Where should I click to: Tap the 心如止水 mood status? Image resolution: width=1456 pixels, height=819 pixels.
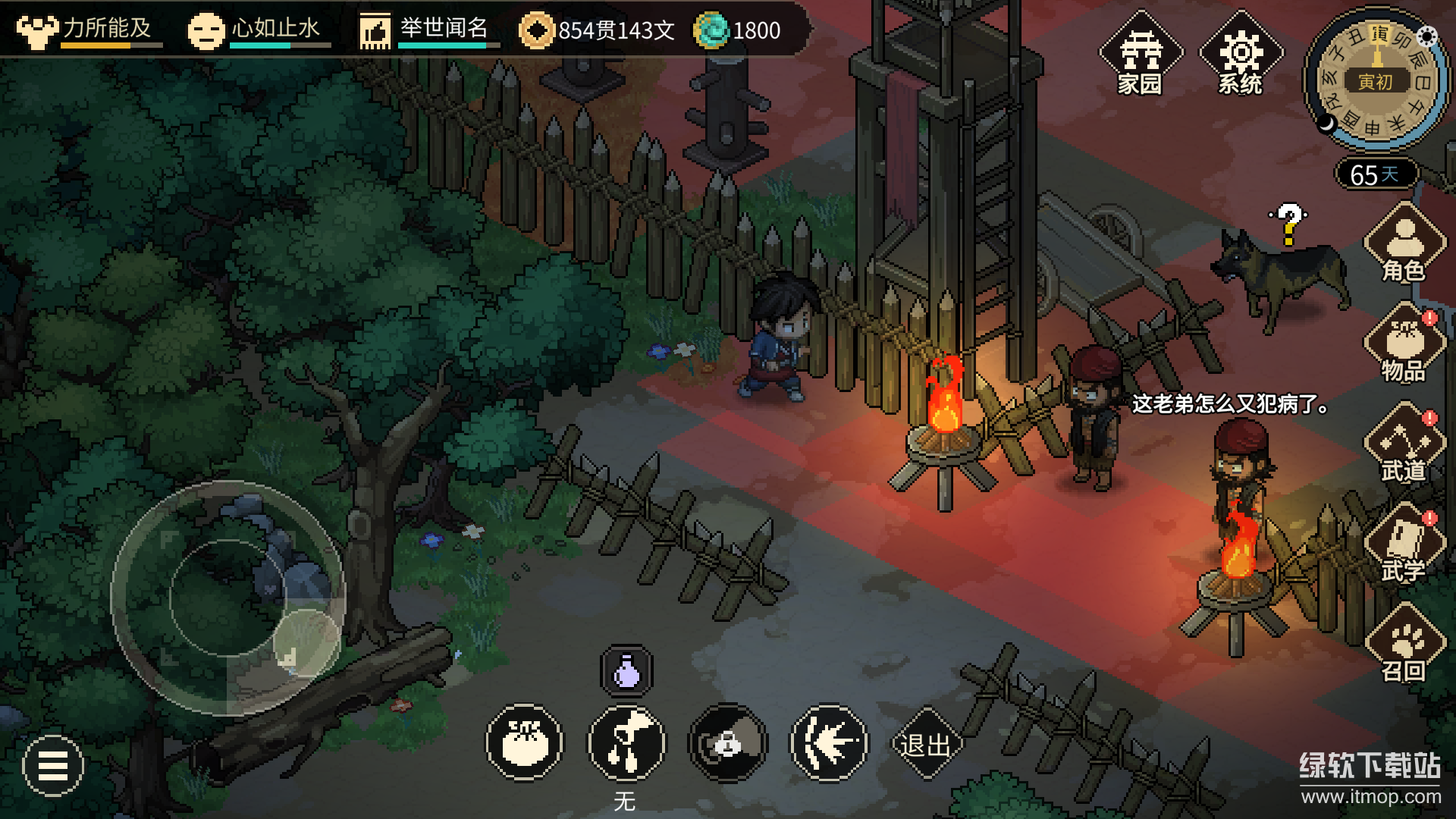259,30
